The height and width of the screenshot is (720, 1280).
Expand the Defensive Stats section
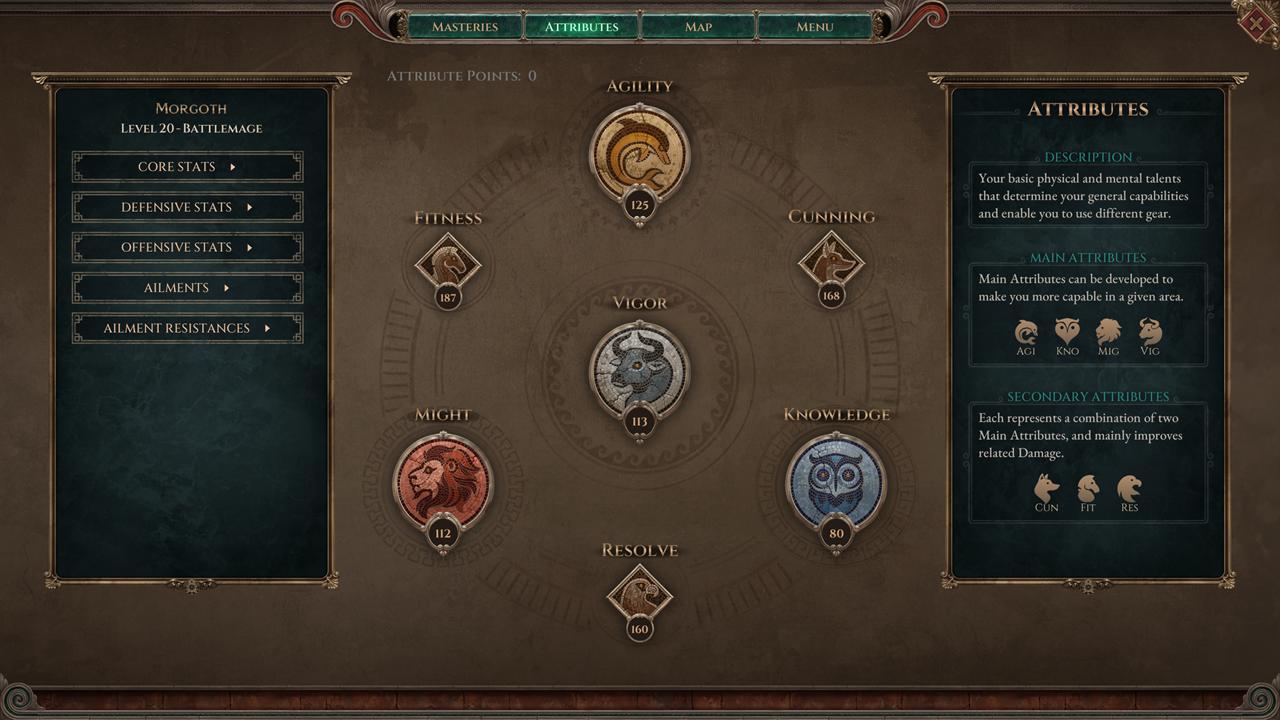click(x=187, y=207)
